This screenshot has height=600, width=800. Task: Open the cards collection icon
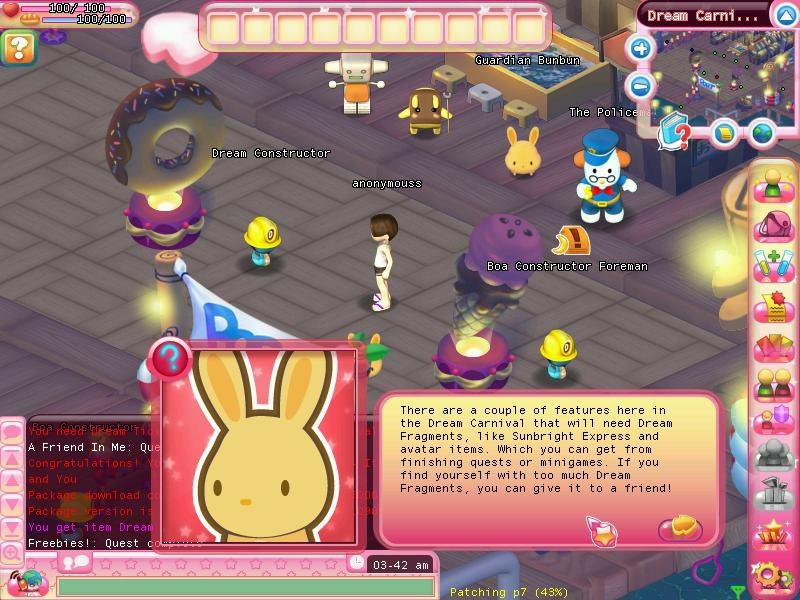(x=773, y=347)
